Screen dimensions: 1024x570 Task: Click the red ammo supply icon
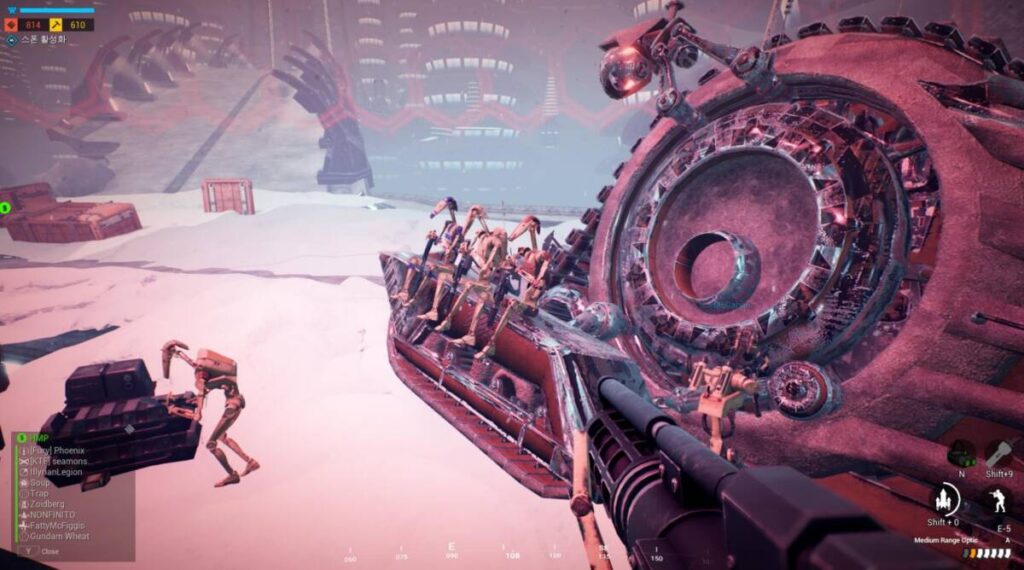[x=11, y=24]
